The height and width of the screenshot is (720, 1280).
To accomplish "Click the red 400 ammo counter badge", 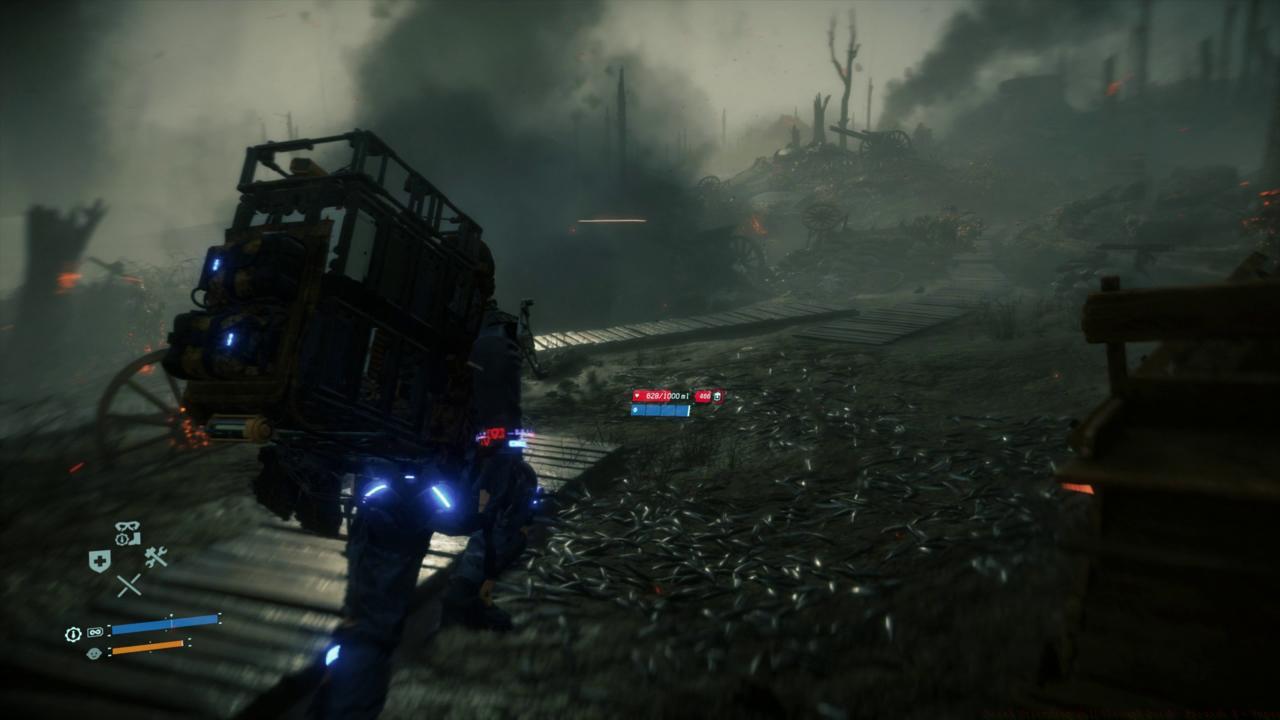I will pos(703,395).
